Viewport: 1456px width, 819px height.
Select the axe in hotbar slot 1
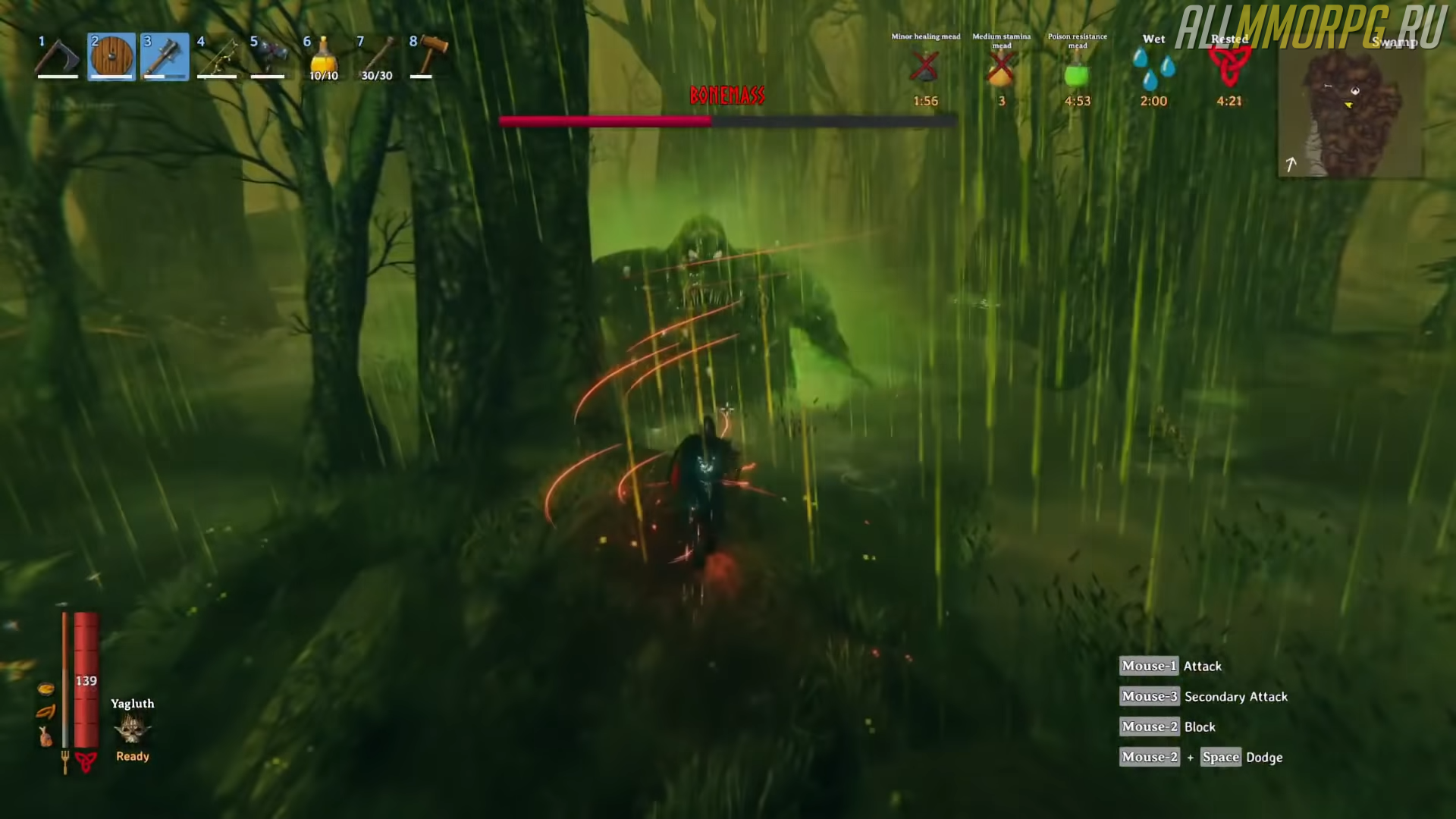(x=58, y=57)
